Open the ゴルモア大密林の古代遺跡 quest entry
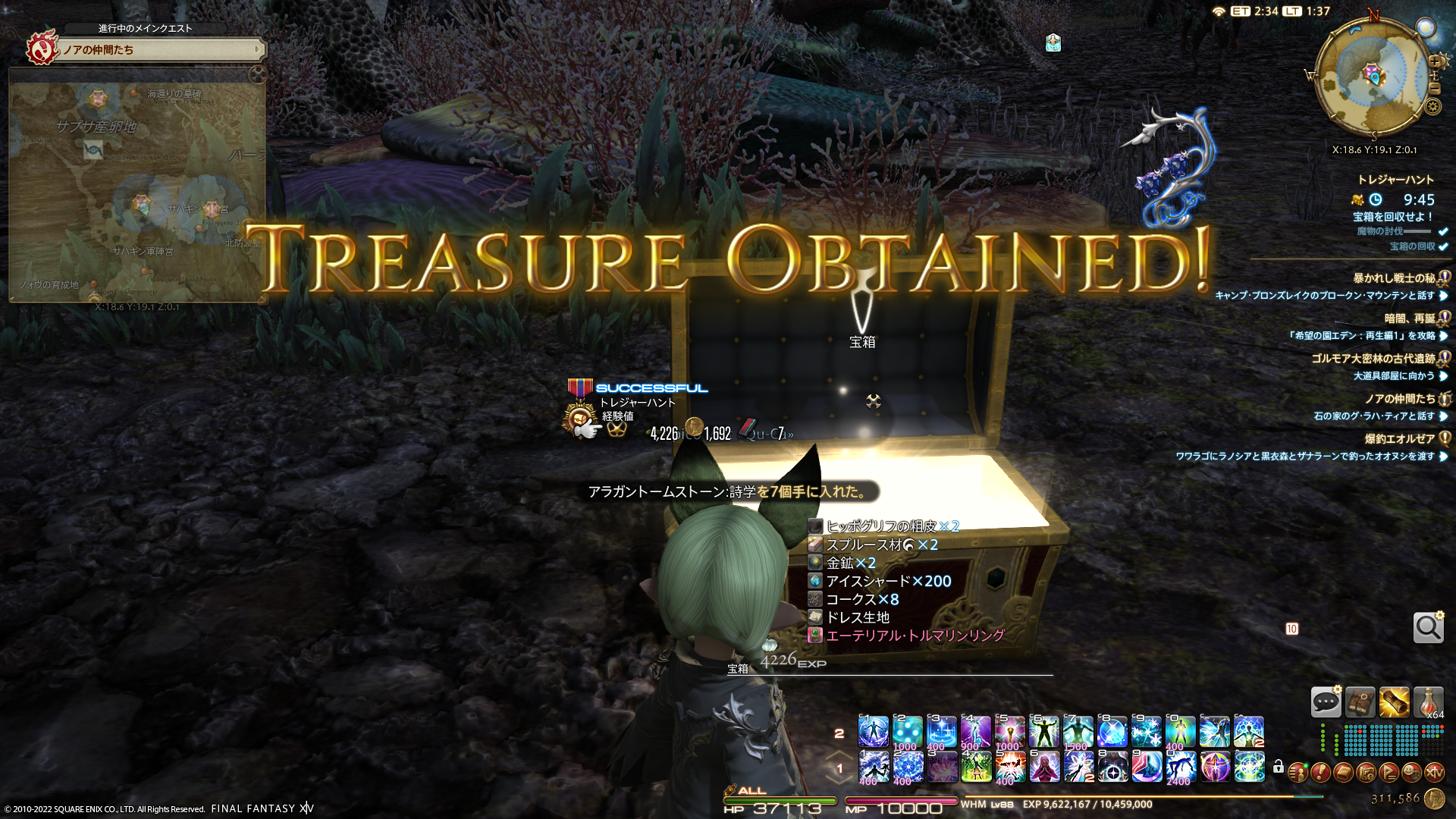The width and height of the screenshot is (1456, 819). [x=1373, y=359]
